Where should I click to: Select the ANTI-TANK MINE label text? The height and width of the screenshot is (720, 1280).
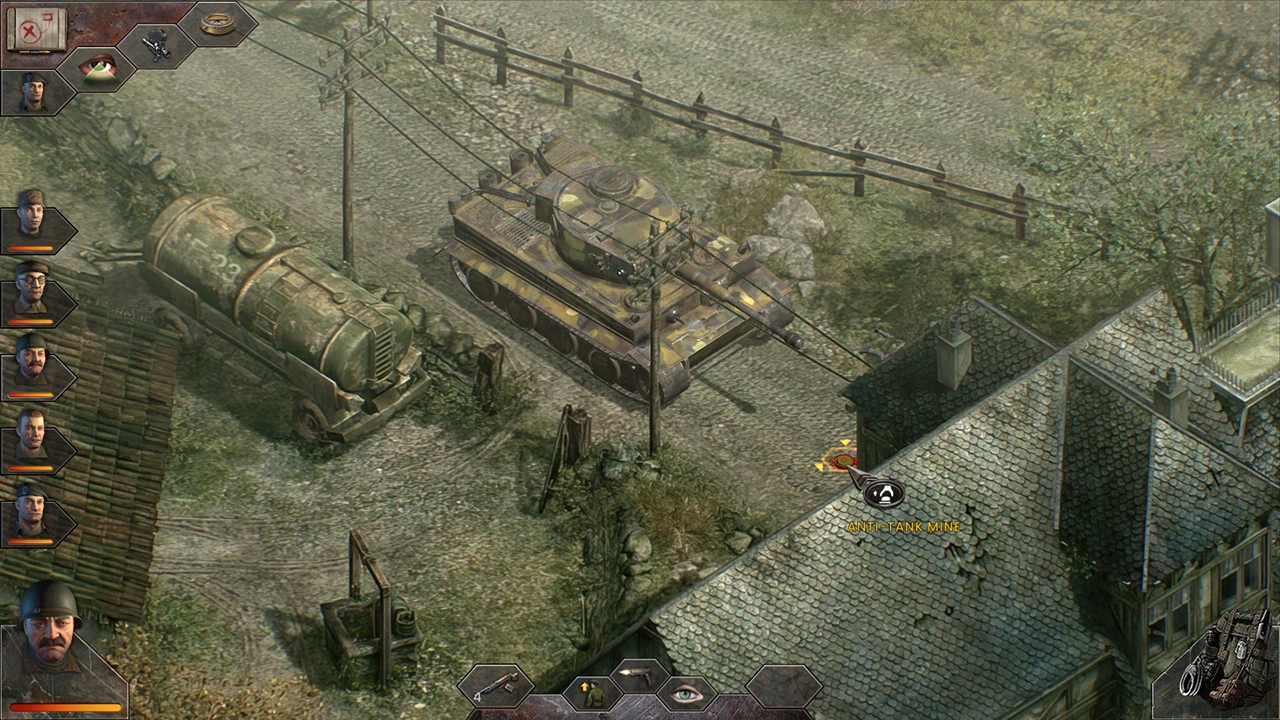(903, 523)
